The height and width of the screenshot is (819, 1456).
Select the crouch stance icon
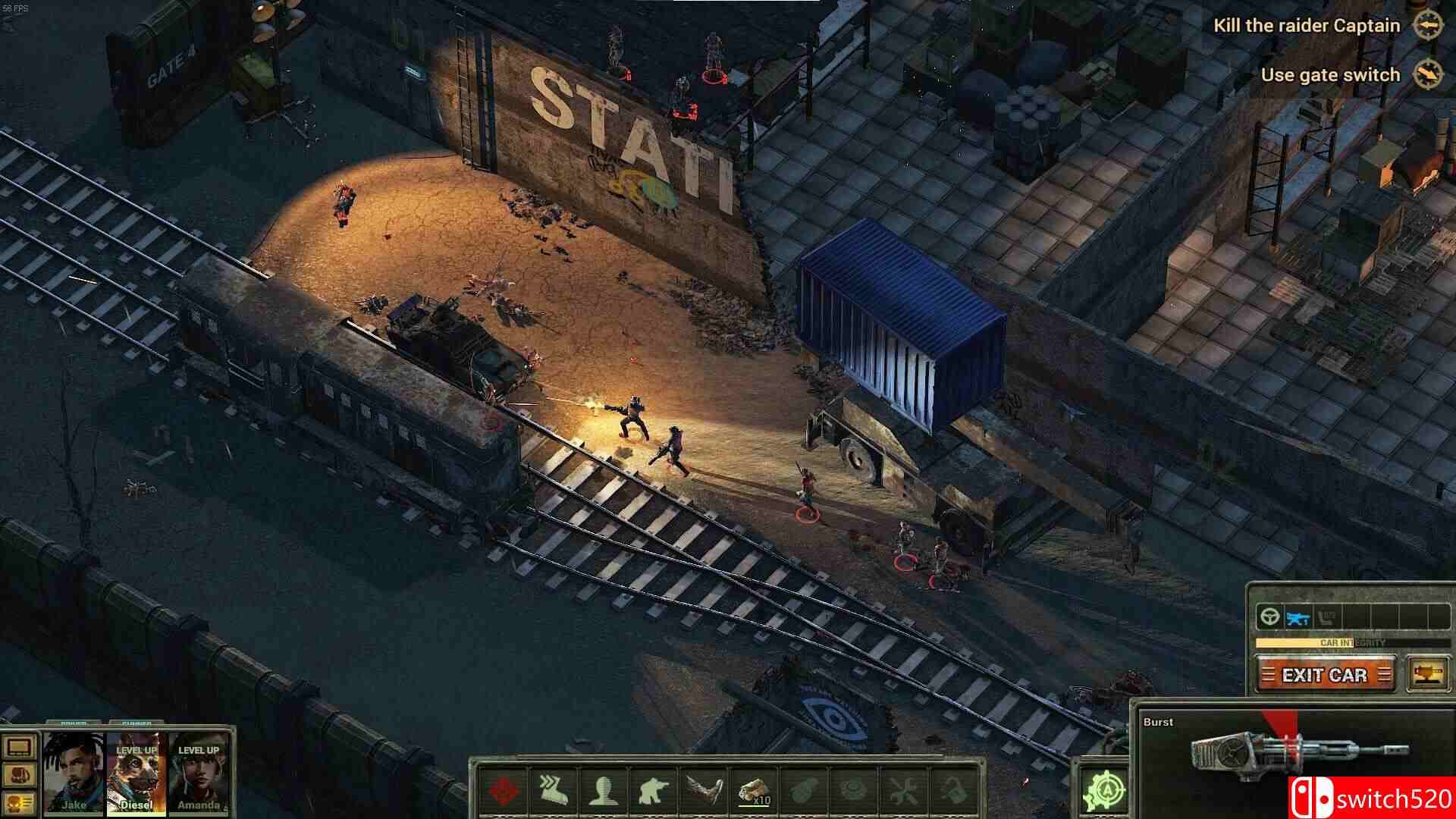point(655,791)
